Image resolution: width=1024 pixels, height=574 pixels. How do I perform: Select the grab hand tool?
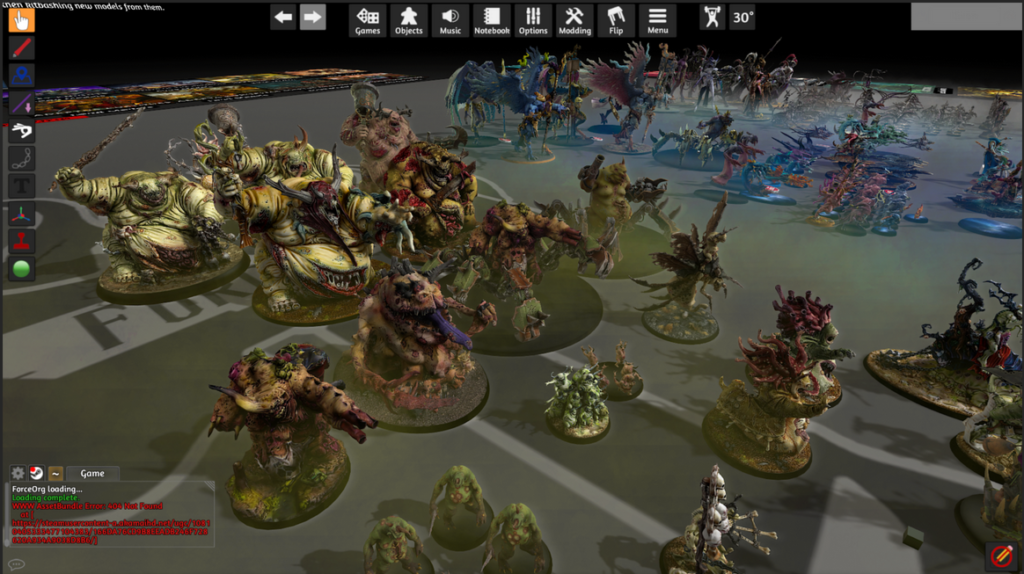point(22,19)
